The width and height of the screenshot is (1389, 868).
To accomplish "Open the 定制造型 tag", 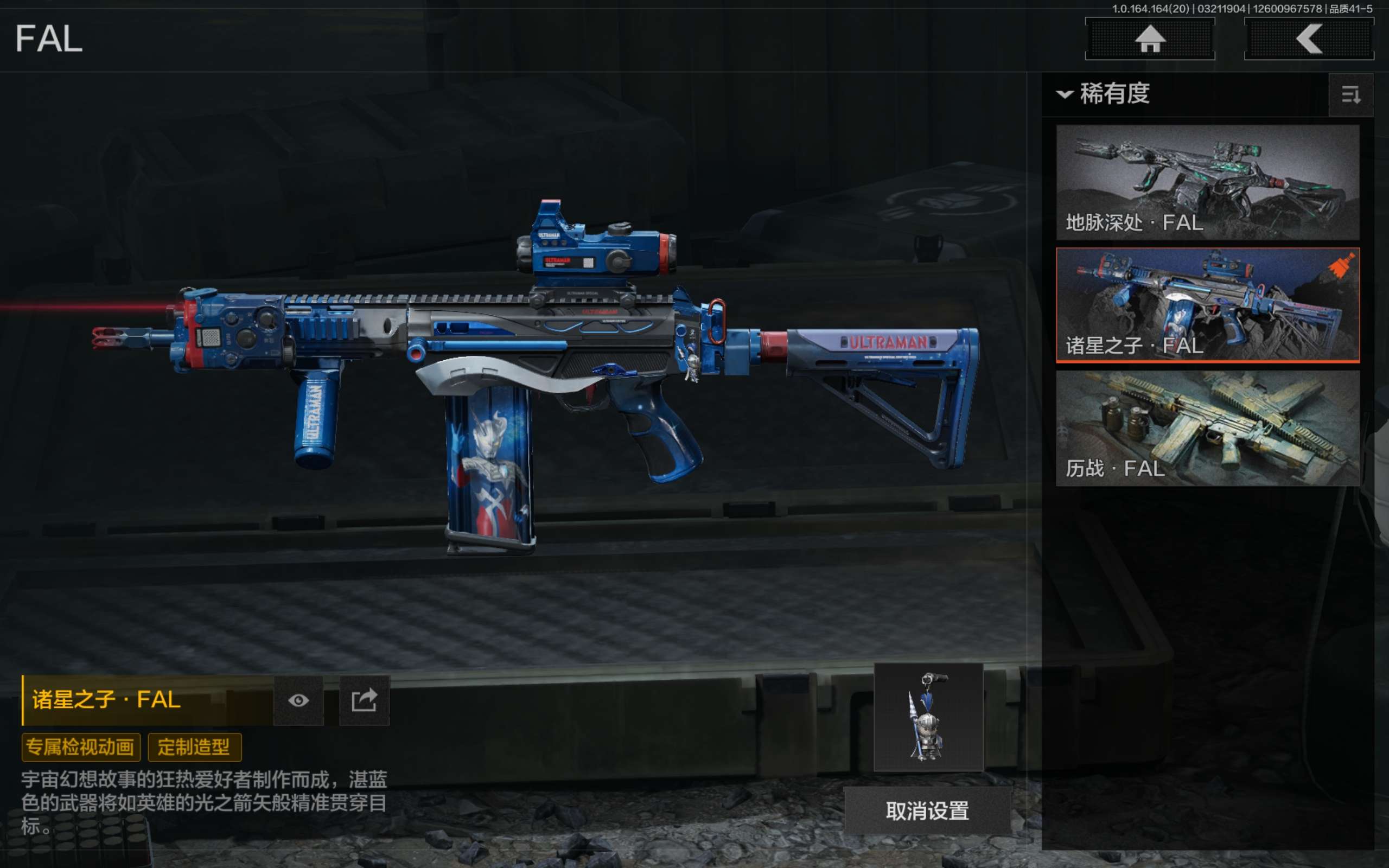I will pyautogui.click(x=194, y=747).
